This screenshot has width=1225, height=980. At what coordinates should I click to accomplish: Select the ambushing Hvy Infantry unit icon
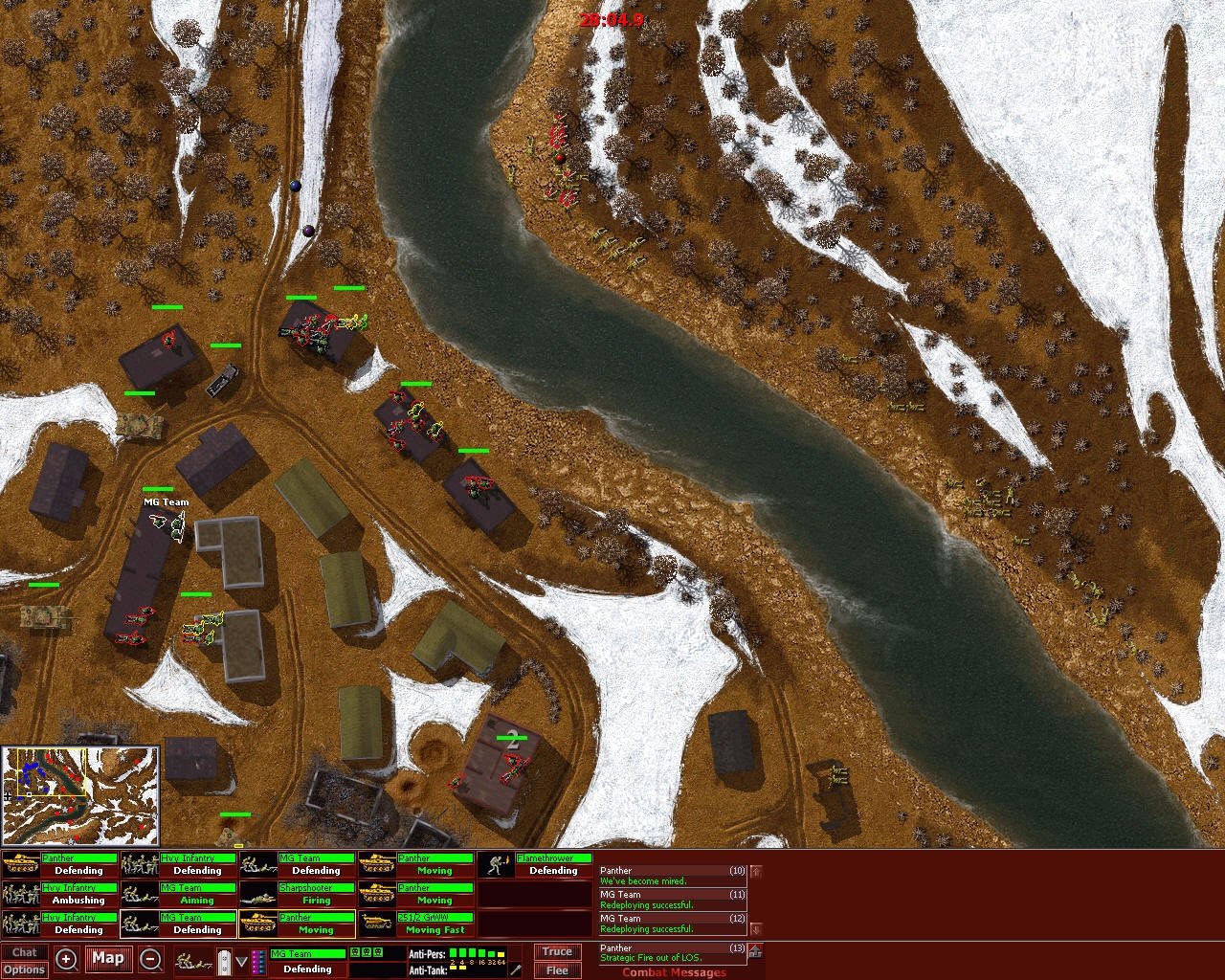coord(19,895)
